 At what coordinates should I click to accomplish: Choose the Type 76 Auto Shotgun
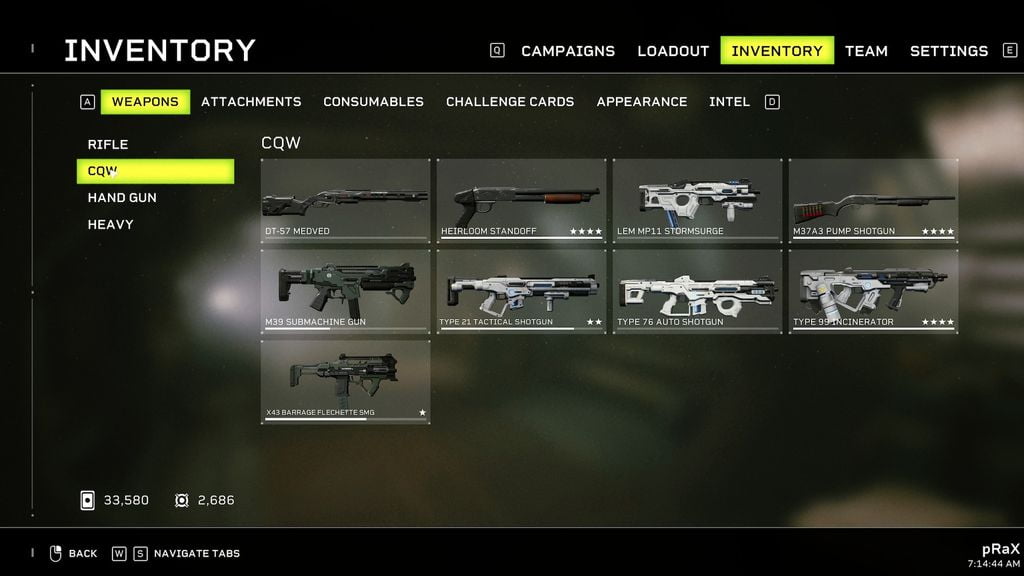coord(697,291)
